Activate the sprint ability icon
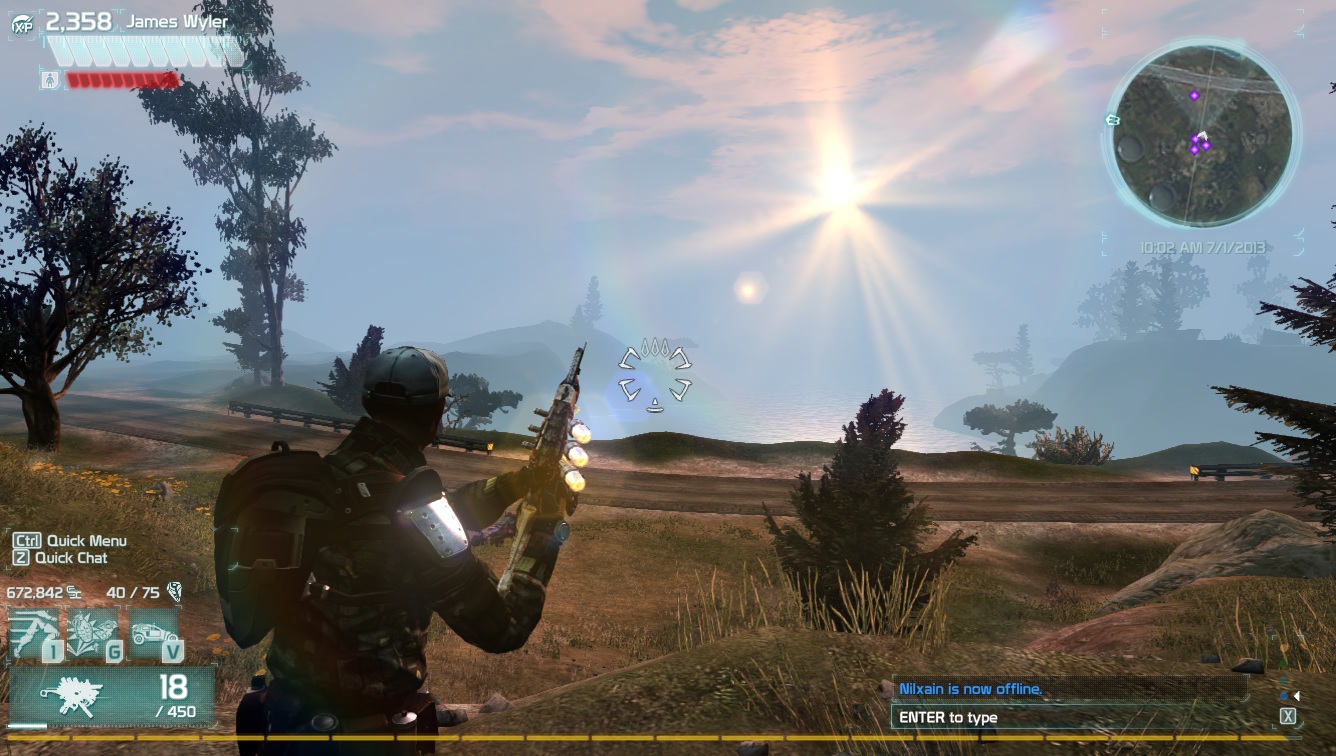The image size is (1336, 756). [33, 634]
